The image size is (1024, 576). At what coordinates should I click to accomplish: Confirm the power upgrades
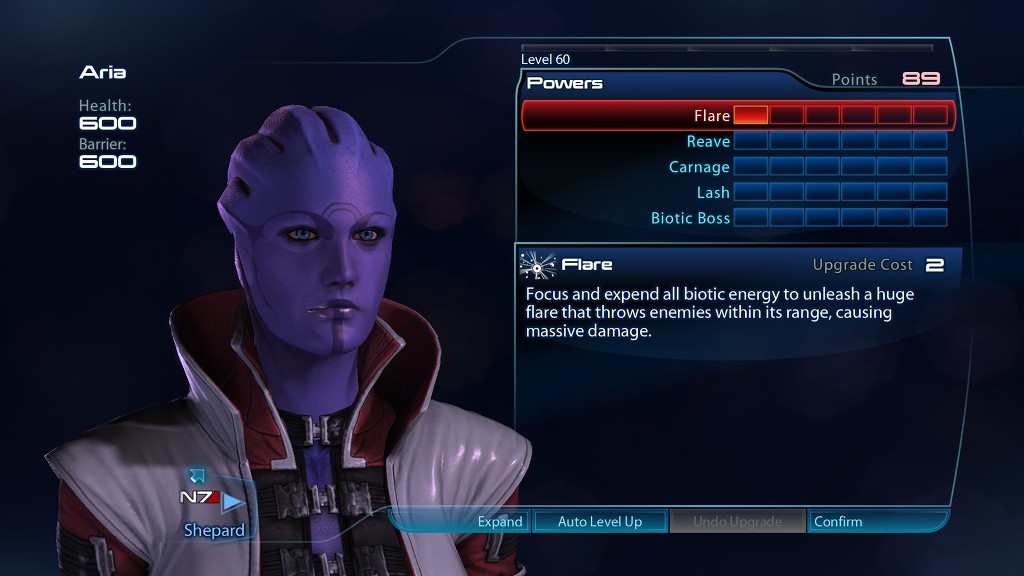(838, 521)
